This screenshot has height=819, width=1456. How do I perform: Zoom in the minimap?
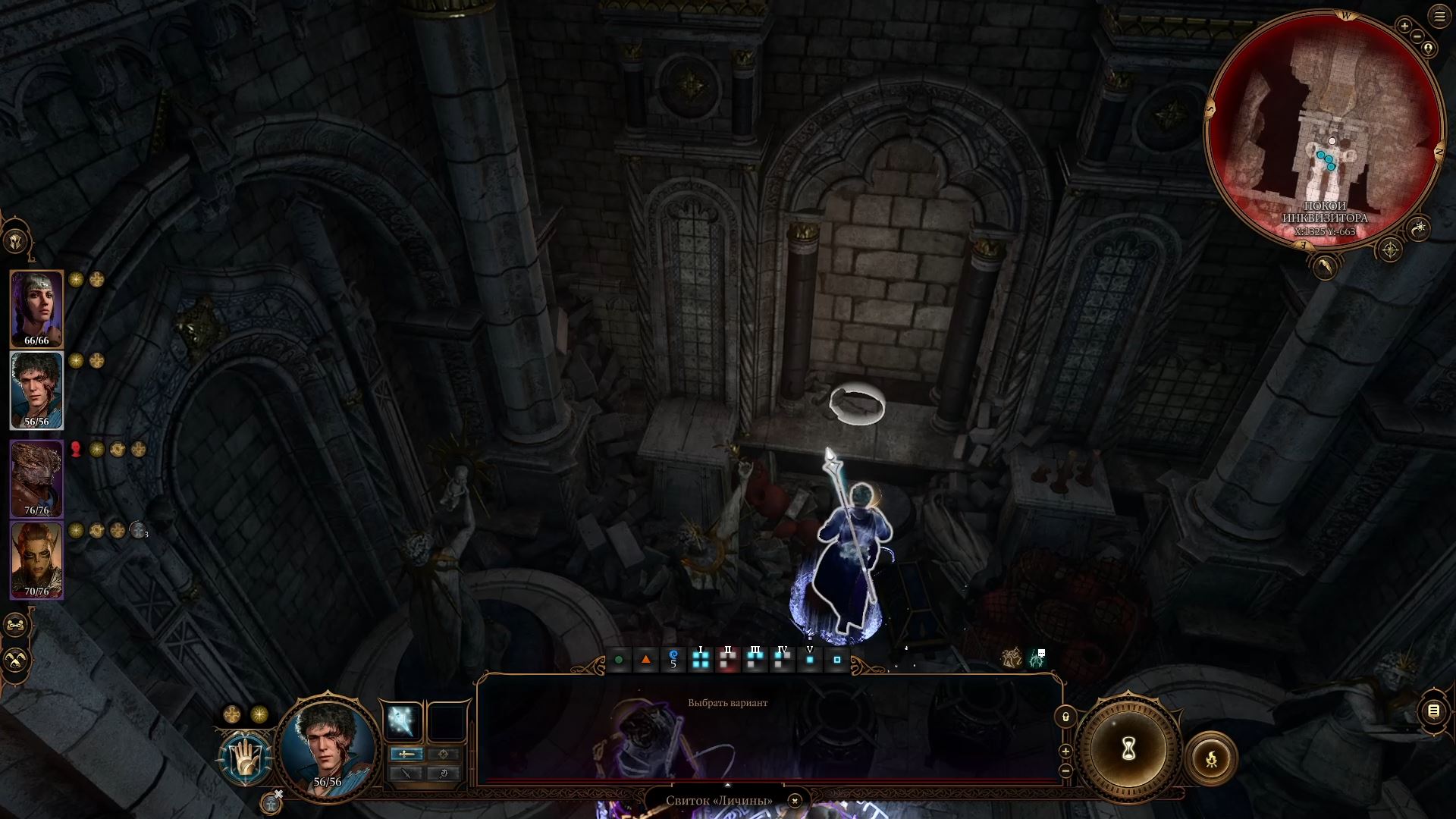tap(1404, 27)
